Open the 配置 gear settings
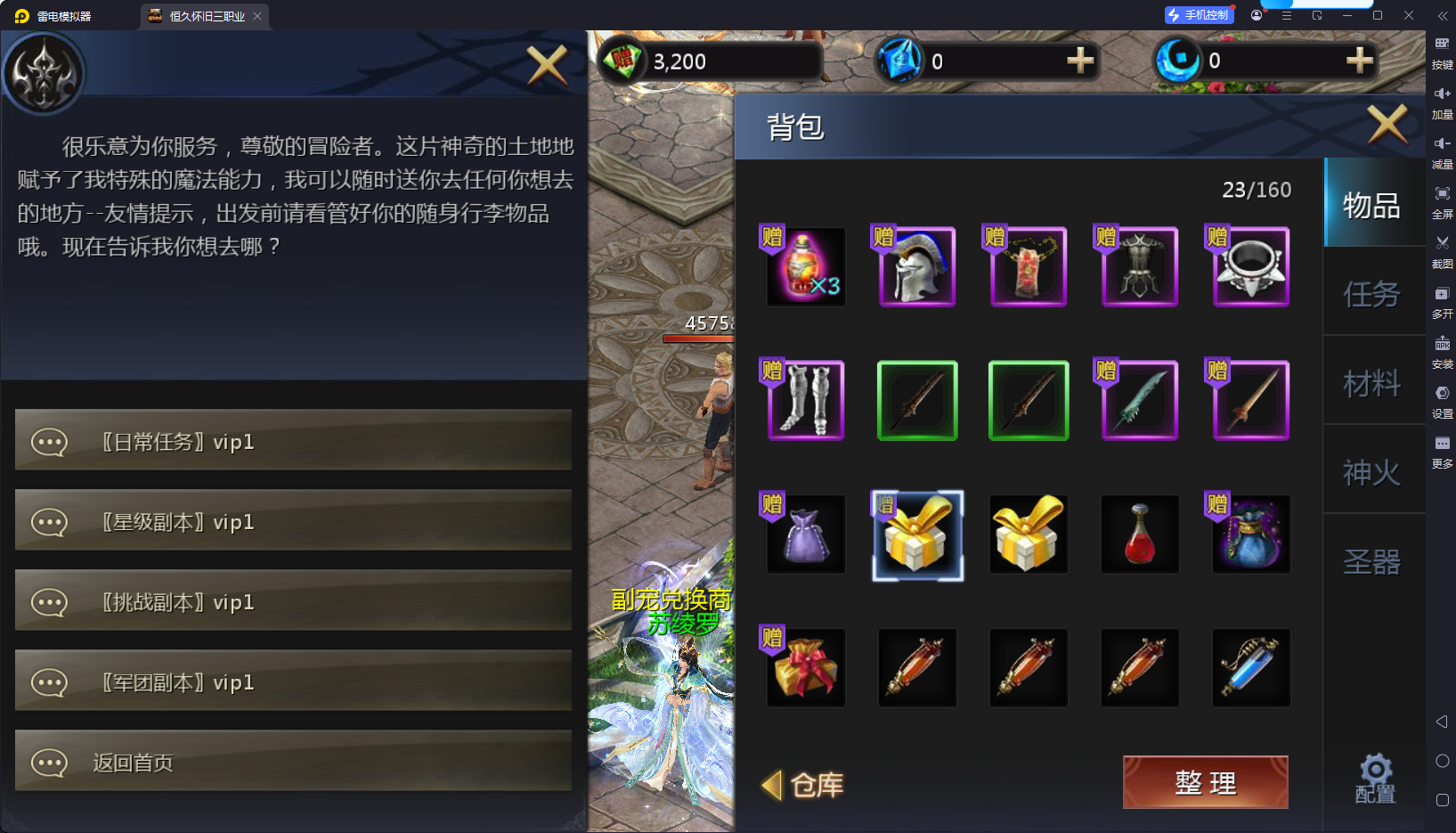 click(1375, 779)
